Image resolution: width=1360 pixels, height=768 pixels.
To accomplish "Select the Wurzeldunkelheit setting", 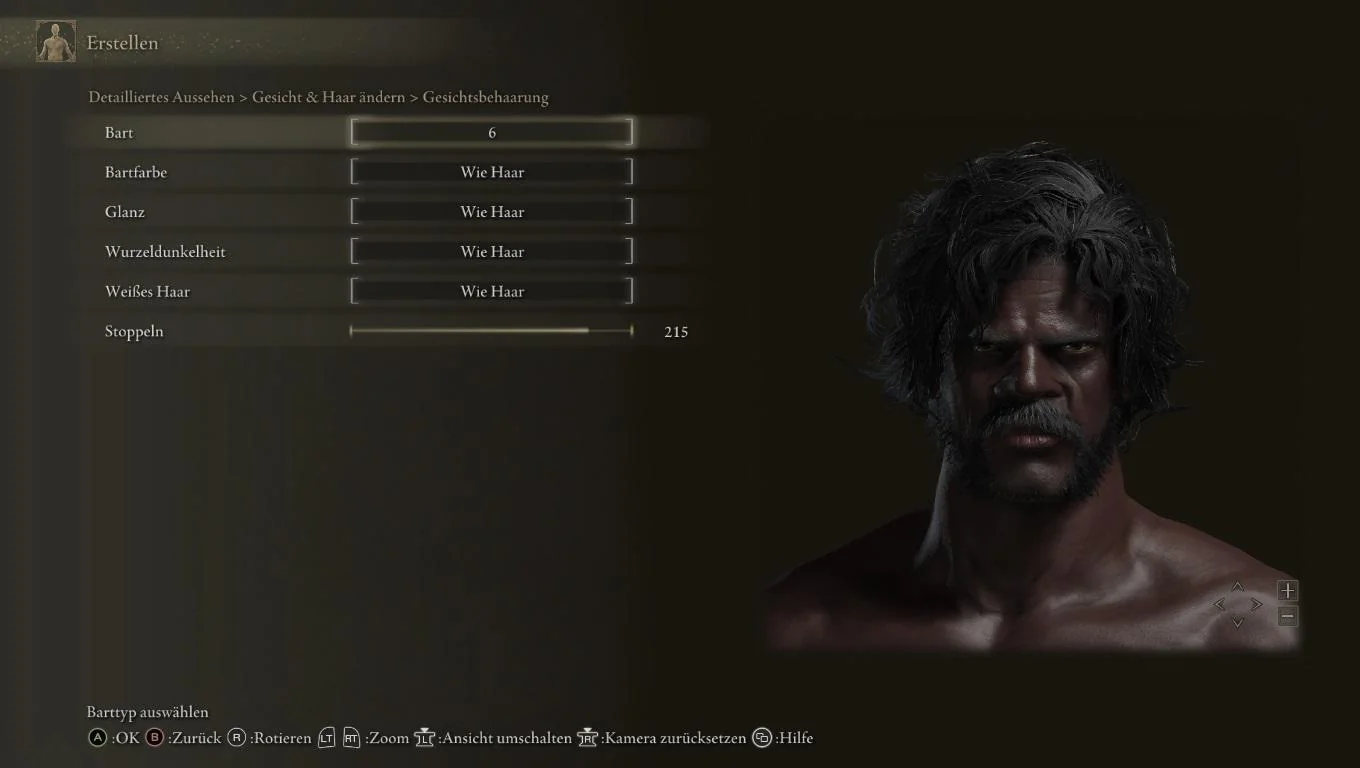I will click(491, 252).
